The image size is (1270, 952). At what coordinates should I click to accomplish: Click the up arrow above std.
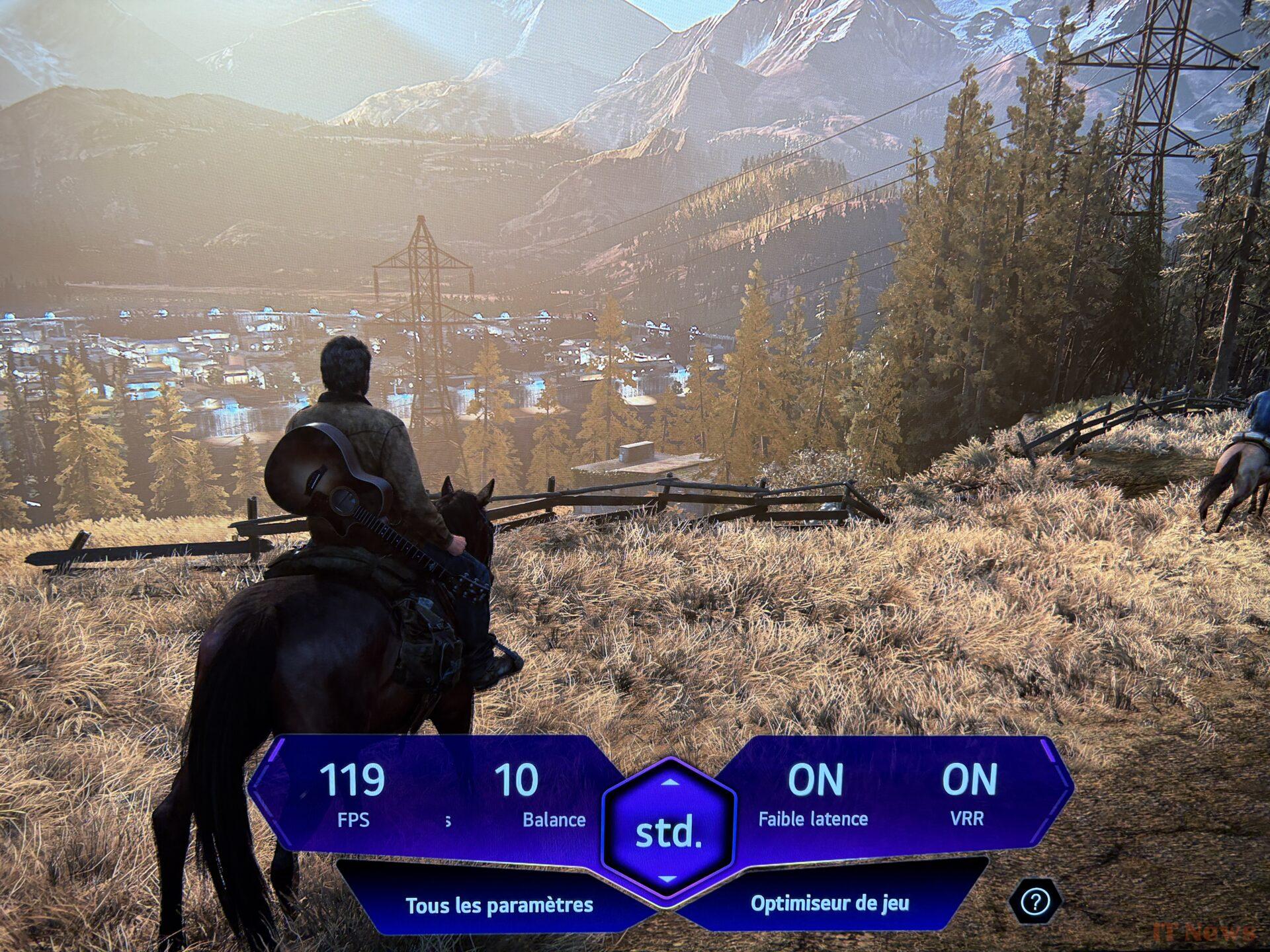(x=670, y=783)
